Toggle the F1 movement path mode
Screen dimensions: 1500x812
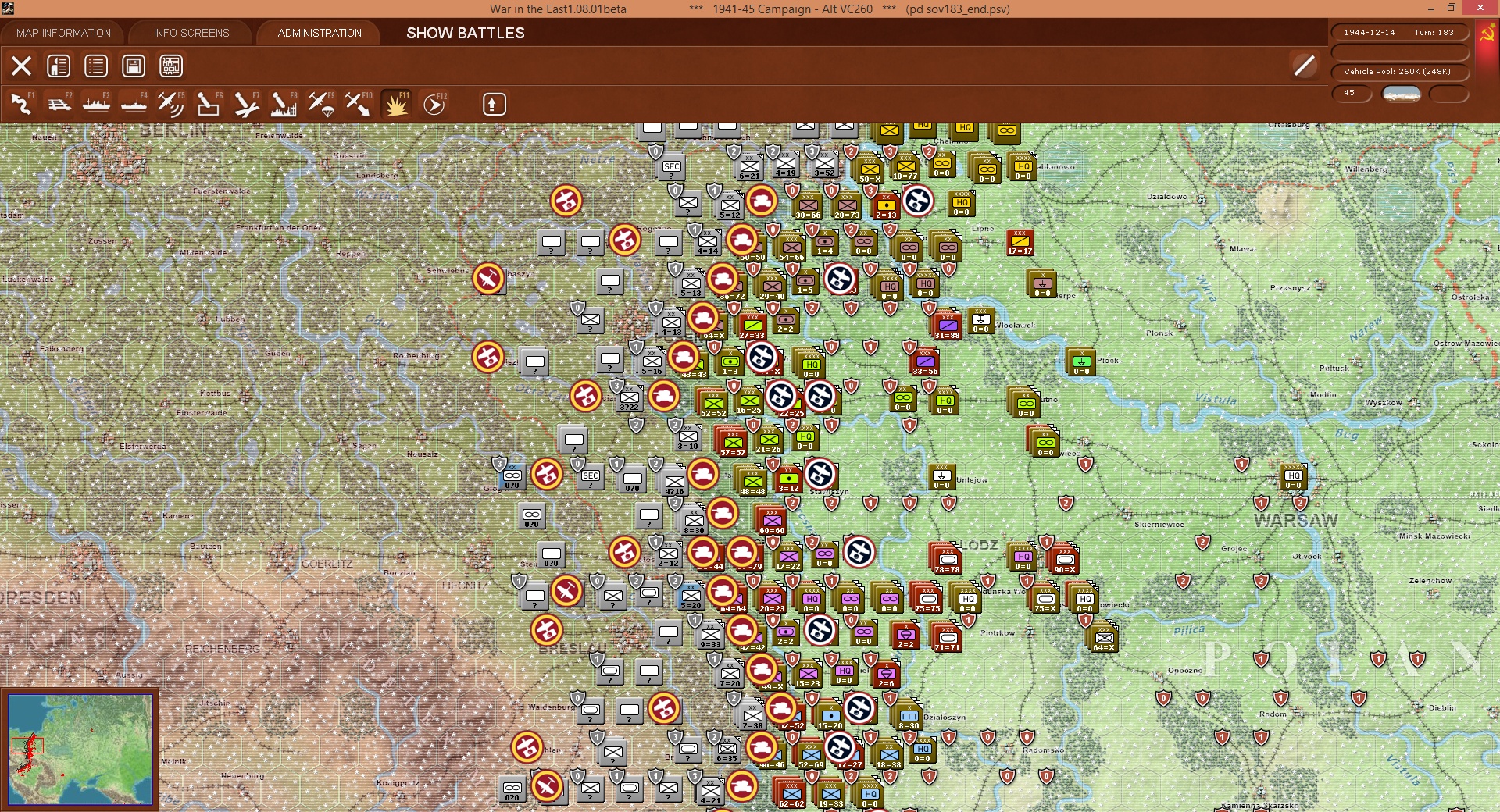click(x=21, y=104)
